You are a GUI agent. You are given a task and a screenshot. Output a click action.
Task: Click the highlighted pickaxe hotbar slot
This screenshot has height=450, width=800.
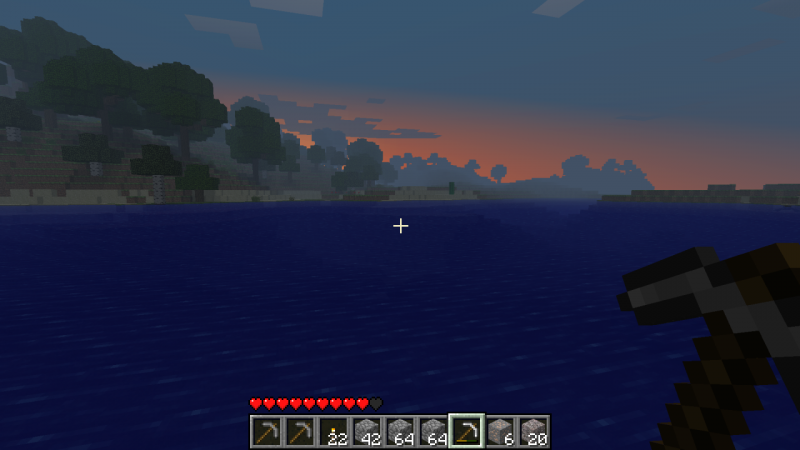pos(466,431)
